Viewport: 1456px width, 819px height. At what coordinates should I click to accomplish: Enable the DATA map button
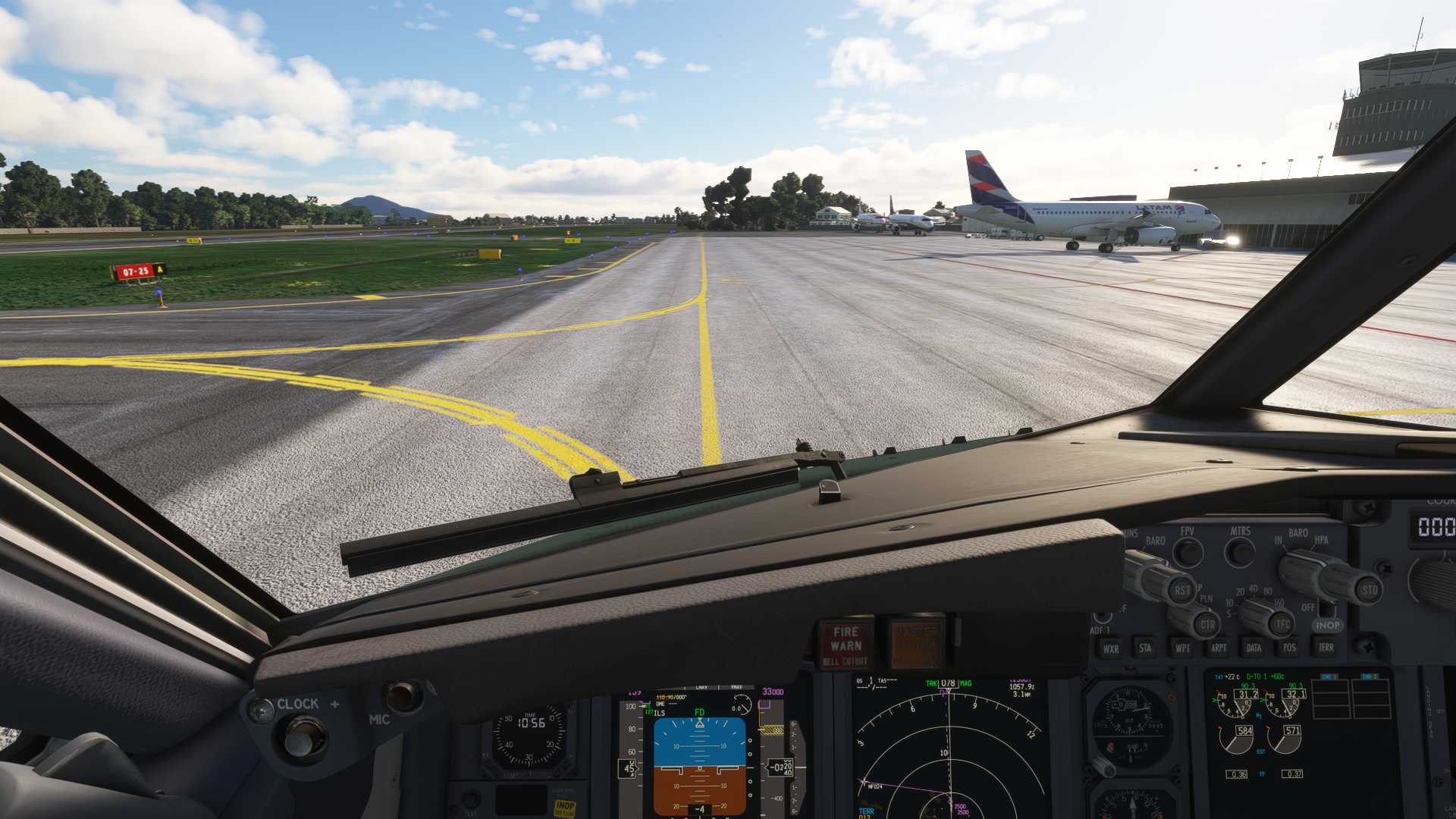point(1254,648)
